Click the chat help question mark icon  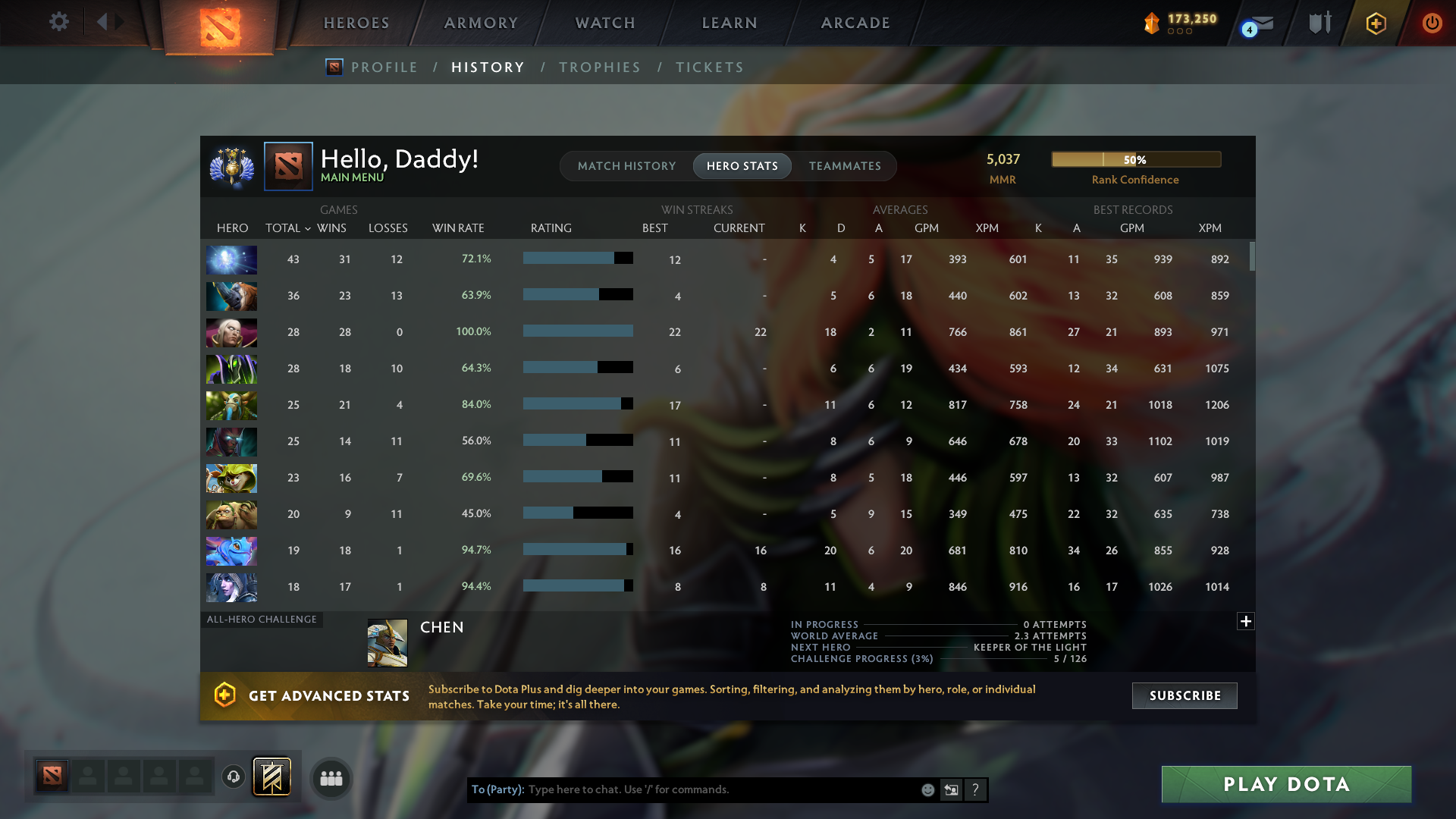[x=975, y=789]
